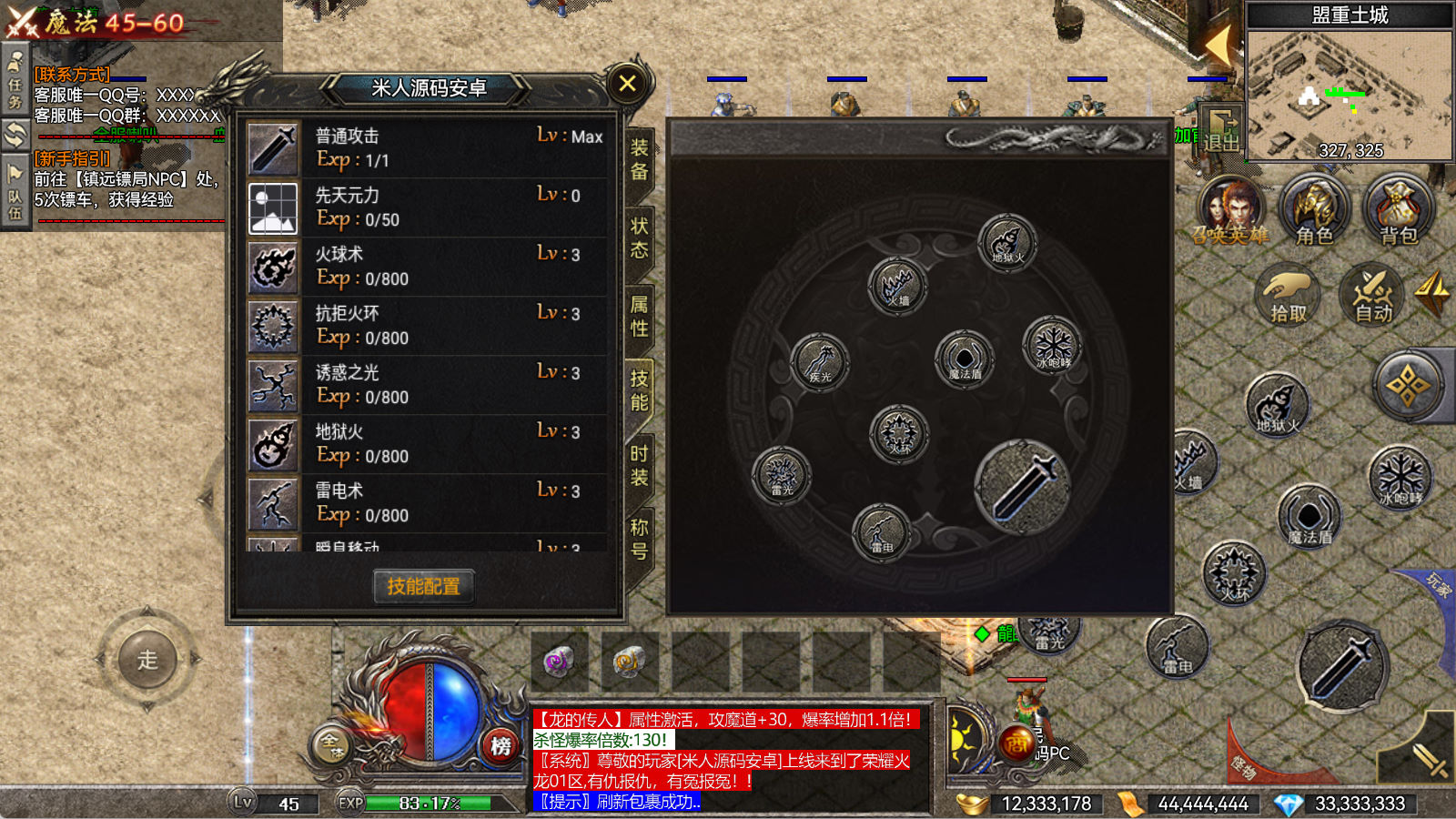Viewport: 1456px width, 819px height.
Task: Tap the 召唤英雄 summon hero icon
Action: [x=1230, y=211]
